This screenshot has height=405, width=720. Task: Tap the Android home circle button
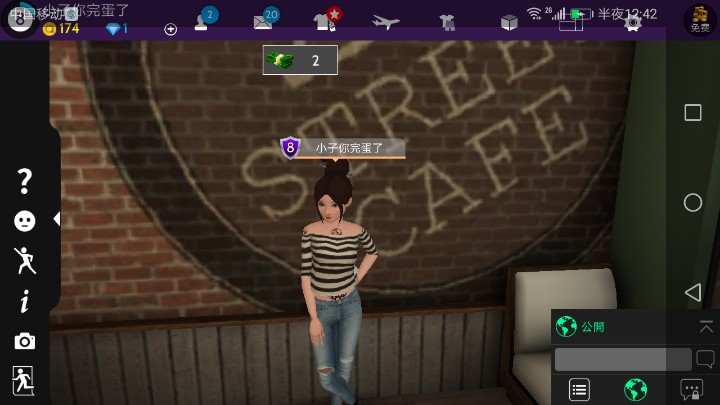[x=692, y=202]
